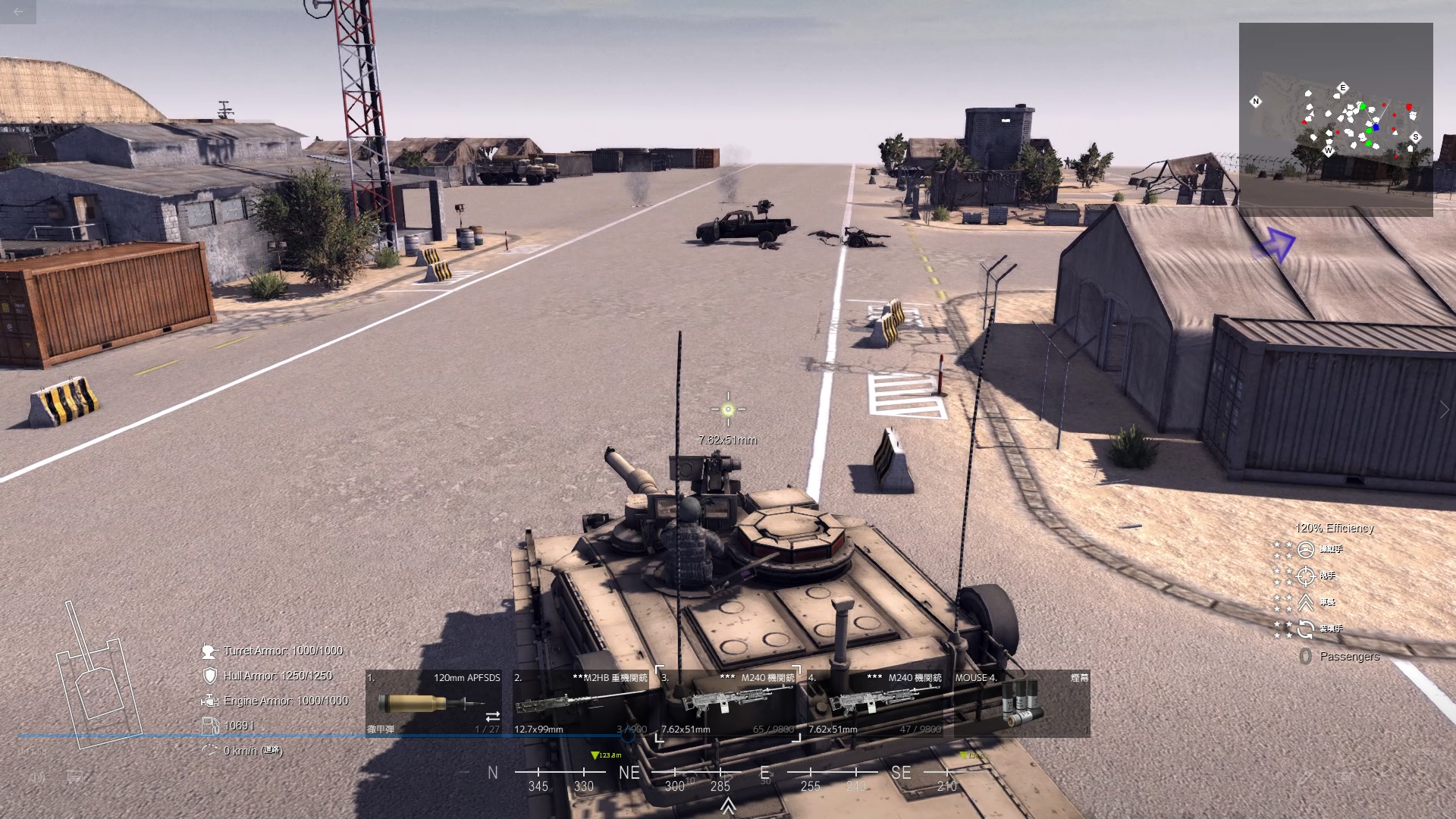This screenshot has height=819, width=1456.
Task: Toggle the video volume speaker icon
Action: pyautogui.click(x=36, y=777)
